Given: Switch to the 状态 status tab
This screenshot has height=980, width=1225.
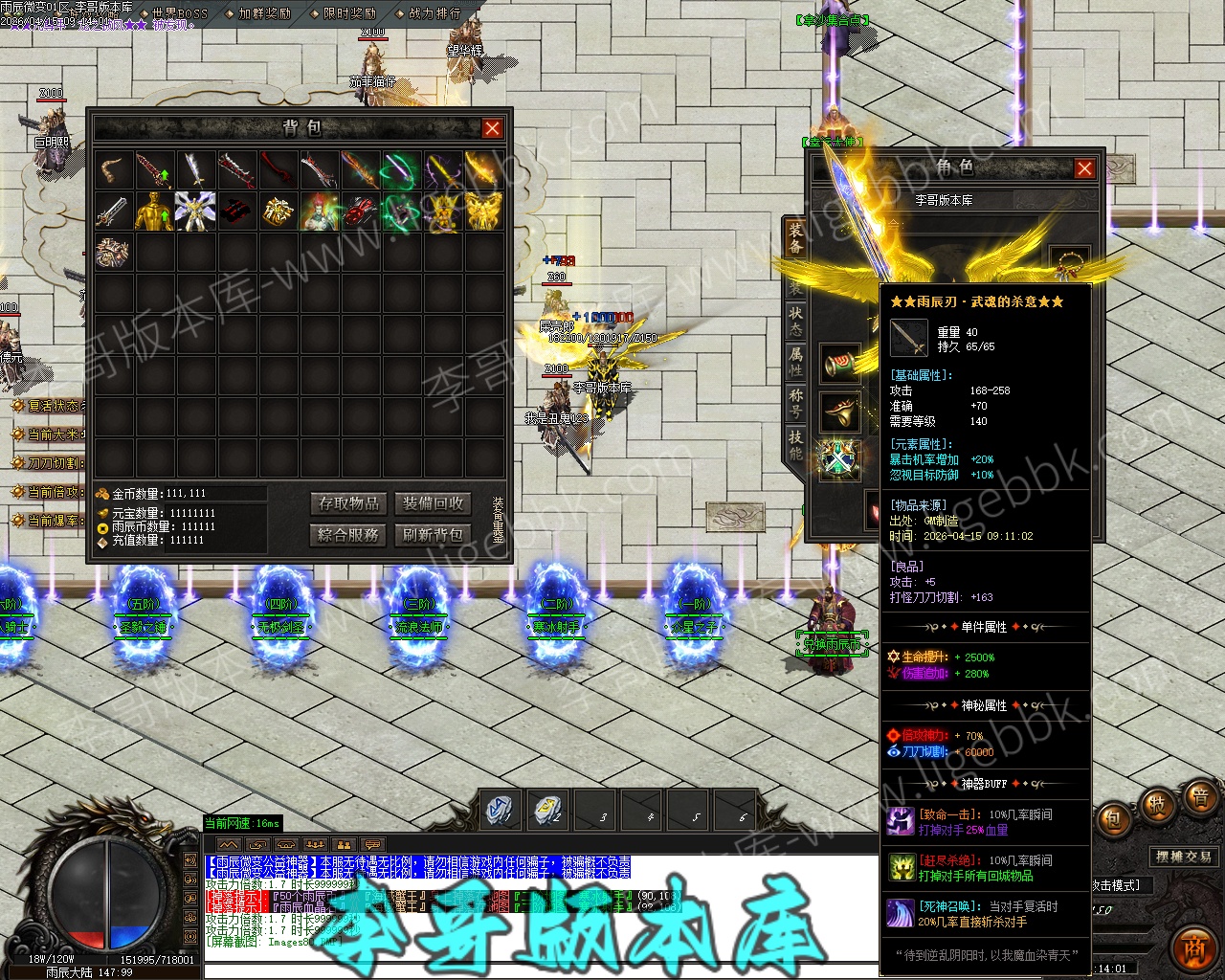Looking at the screenshot, I should [x=795, y=319].
